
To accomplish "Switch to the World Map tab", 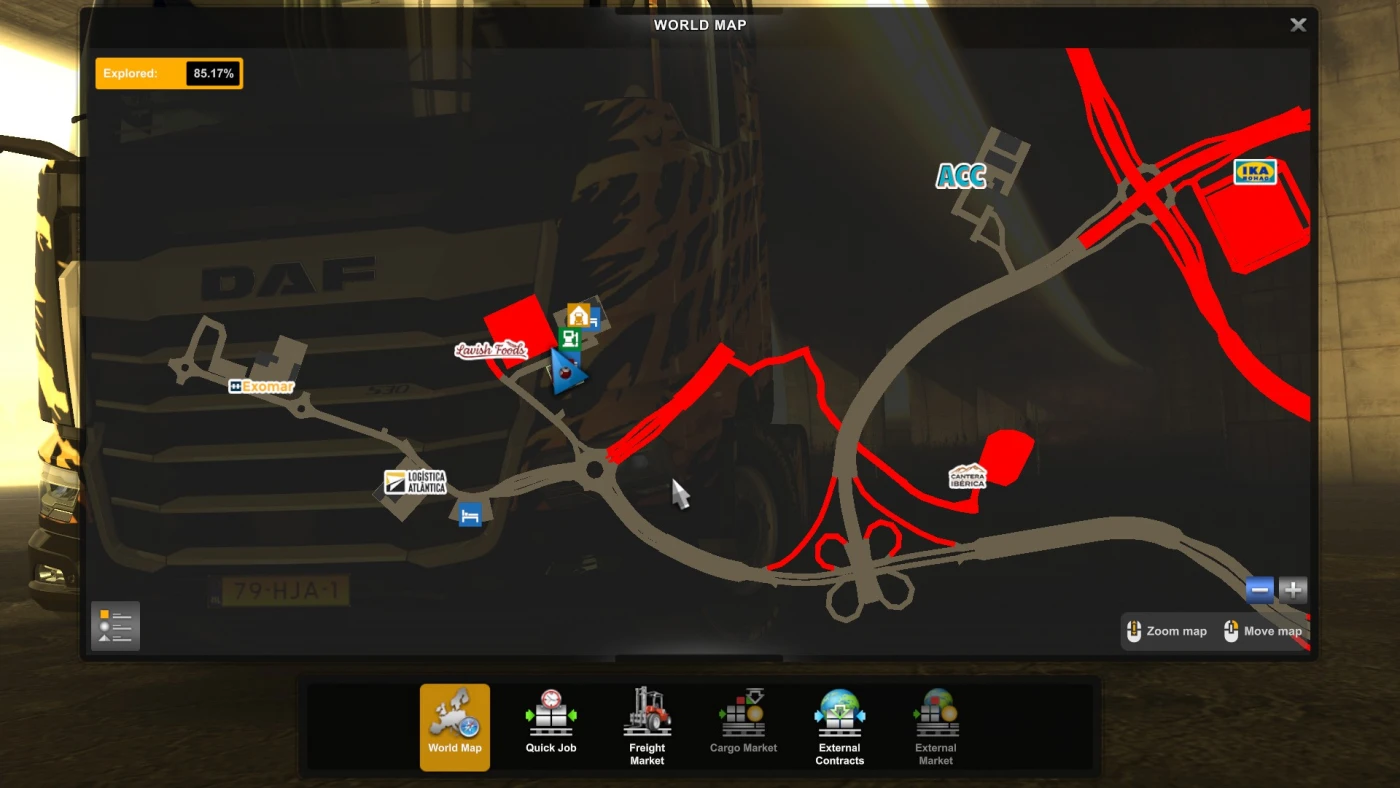I will point(455,725).
